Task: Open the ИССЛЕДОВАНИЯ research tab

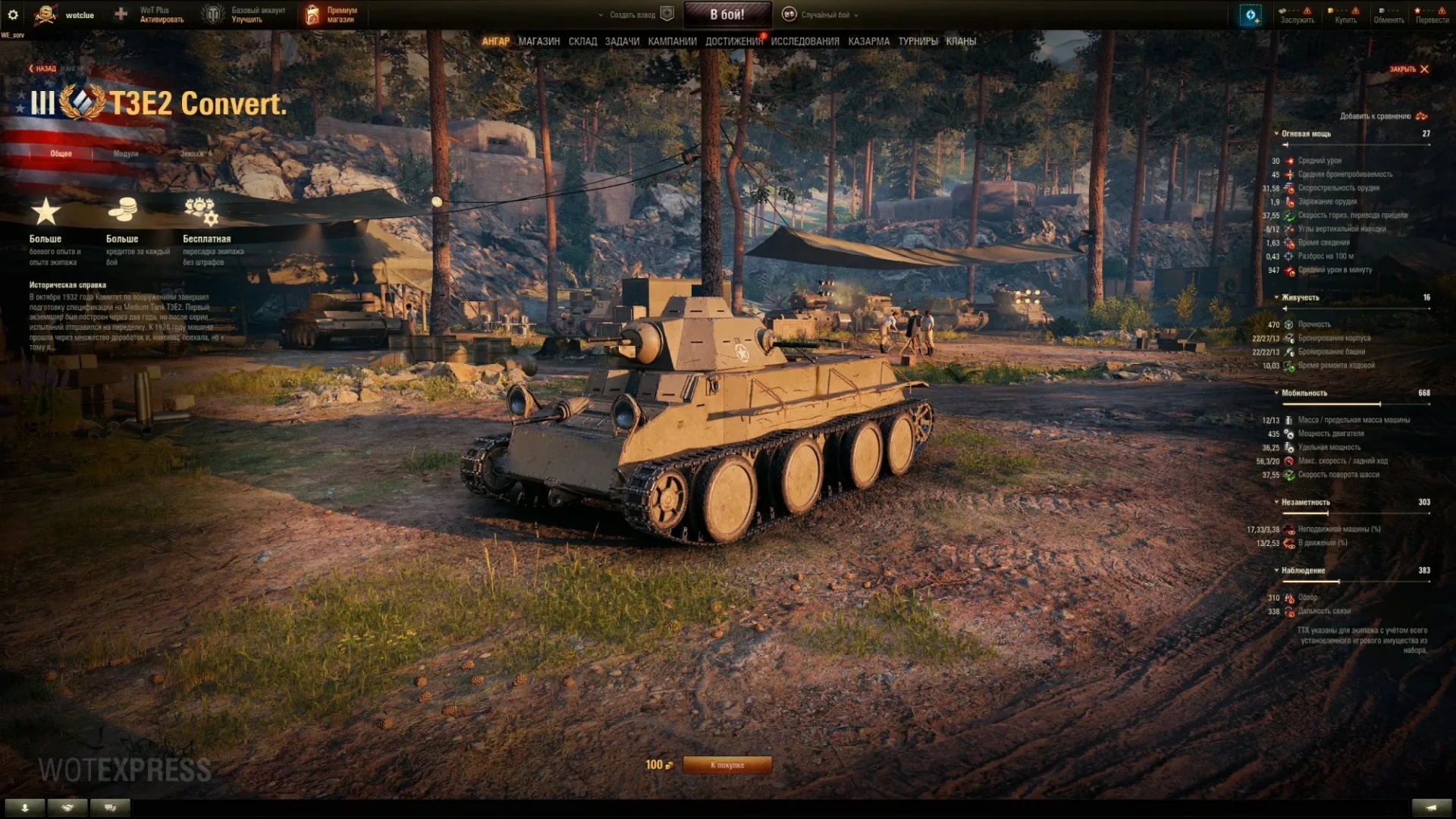Action: (x=805, y=42)
